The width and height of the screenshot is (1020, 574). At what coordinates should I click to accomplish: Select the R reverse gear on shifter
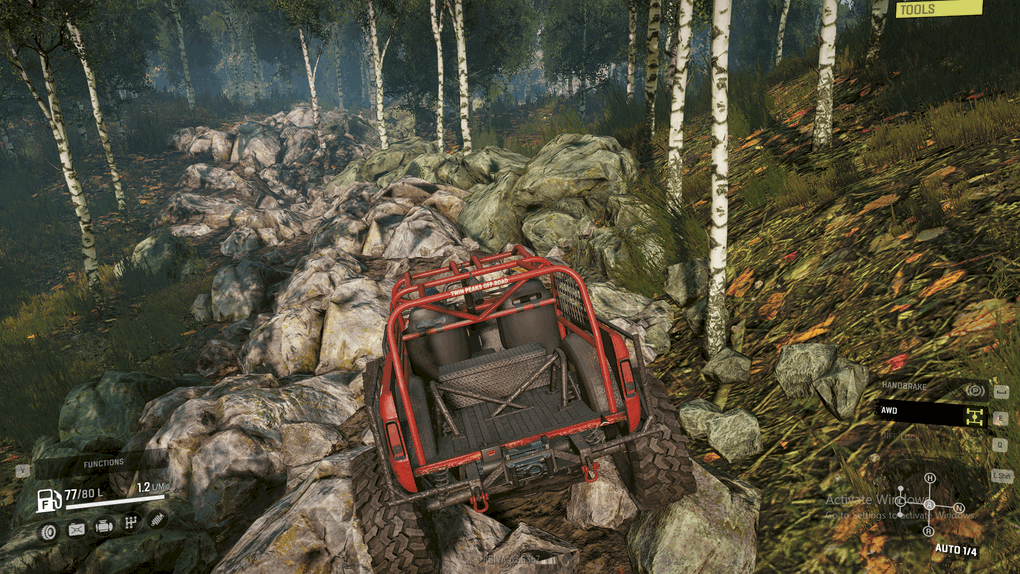pyautogui.click(x=929, y=530)
